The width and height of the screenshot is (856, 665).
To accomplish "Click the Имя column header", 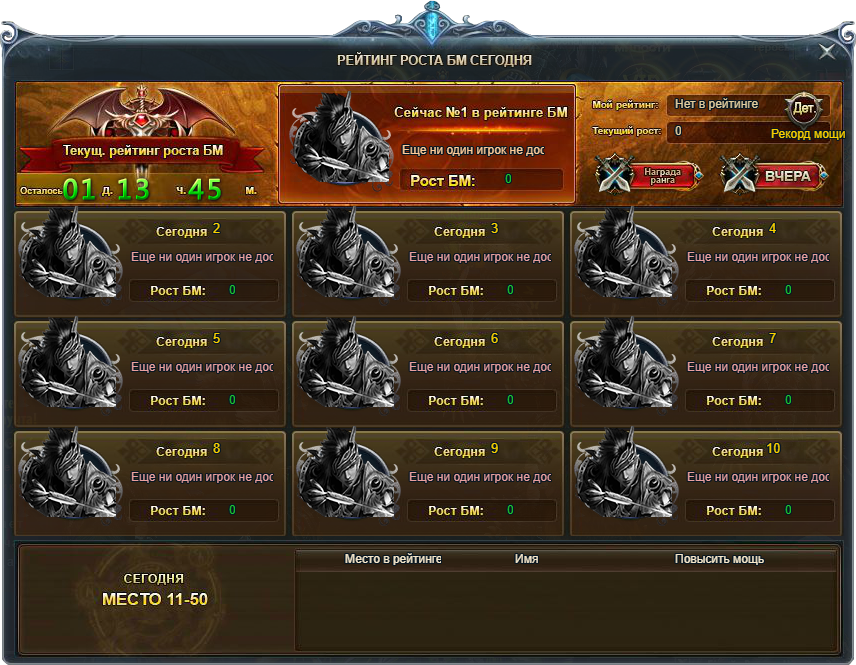I will click(526, 559).
